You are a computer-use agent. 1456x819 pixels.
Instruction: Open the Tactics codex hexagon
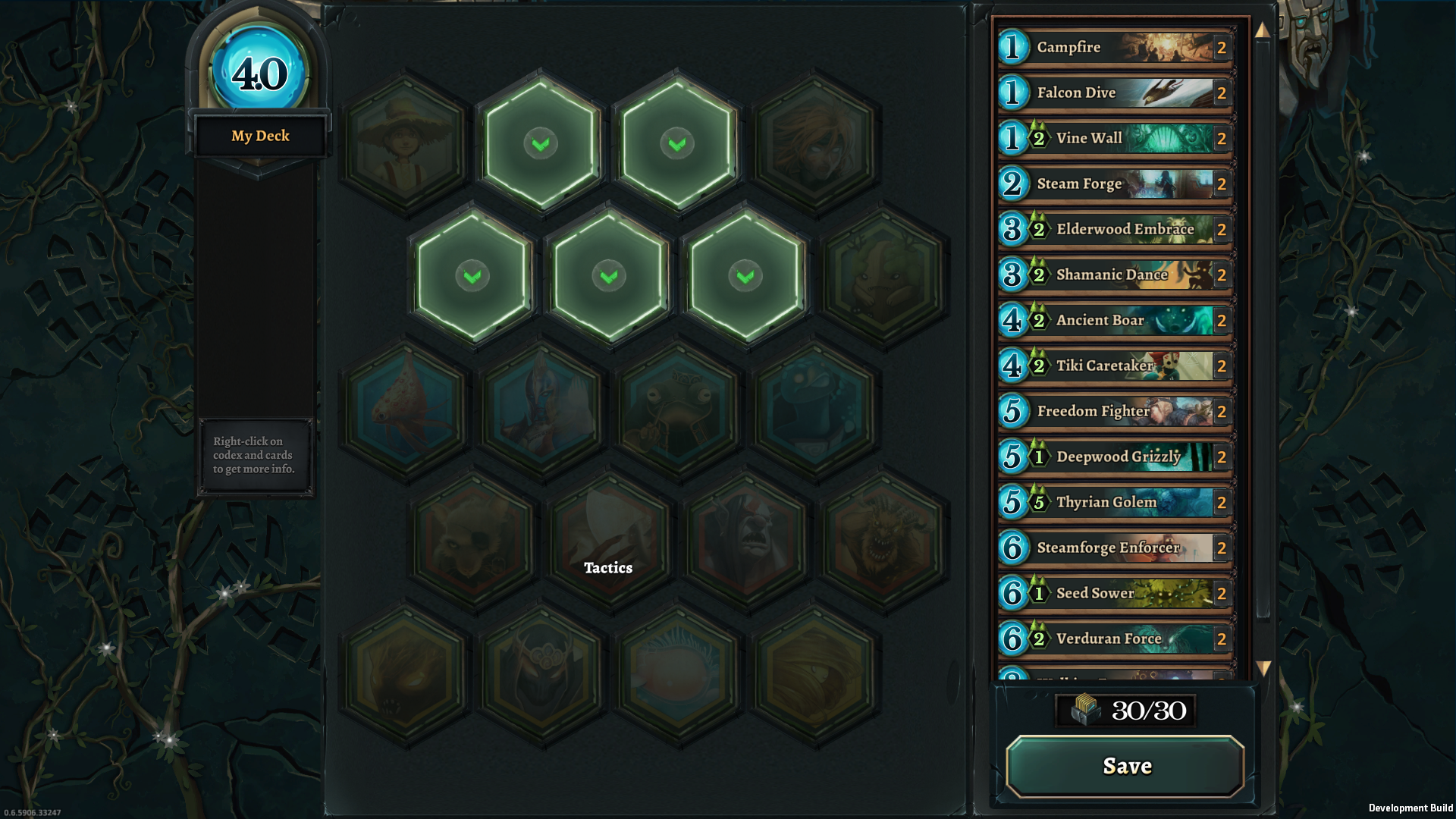coord(609,540)
